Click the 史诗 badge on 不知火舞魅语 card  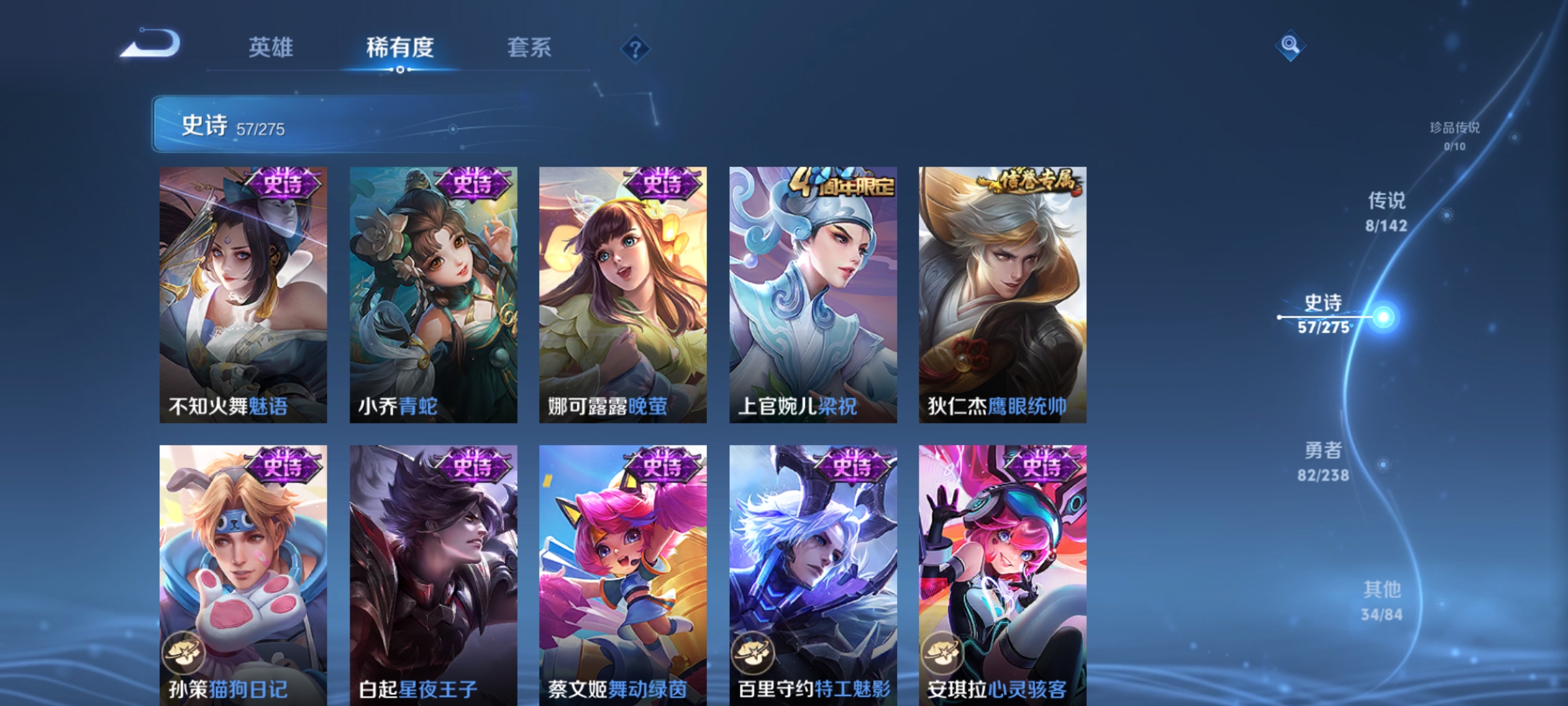[286, 184]
